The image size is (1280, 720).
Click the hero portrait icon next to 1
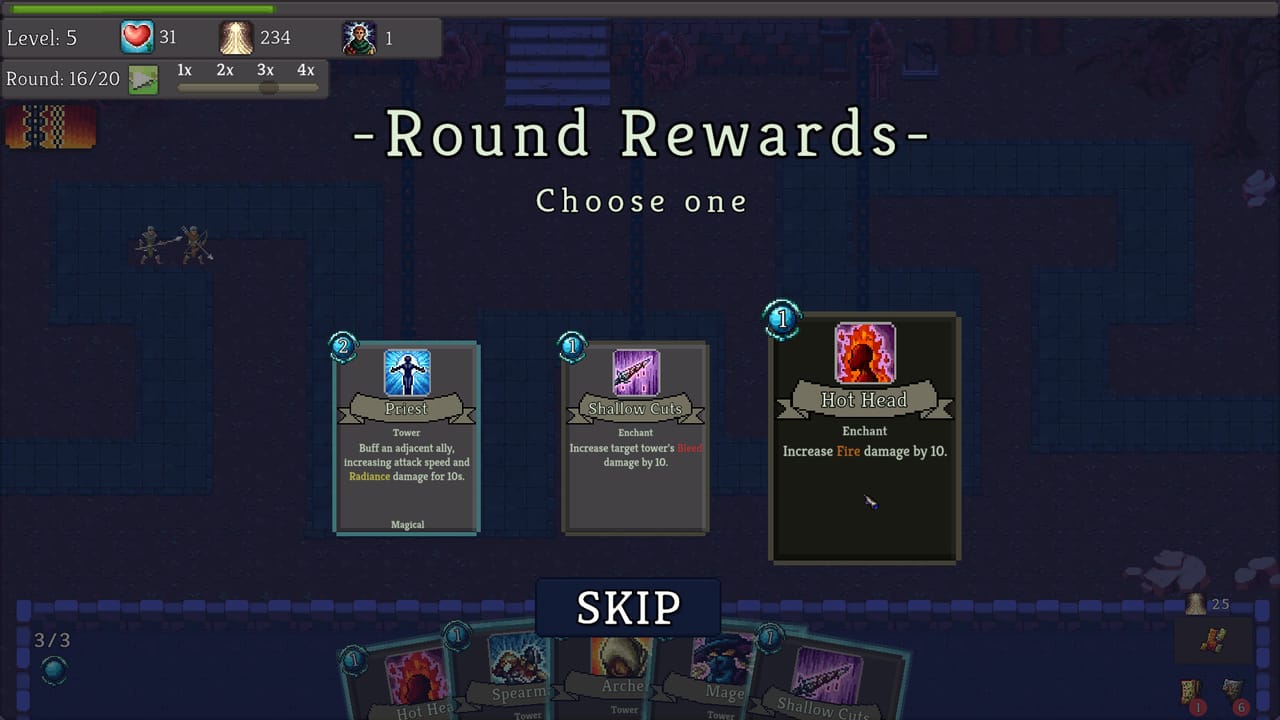click(x=359, y=36)
